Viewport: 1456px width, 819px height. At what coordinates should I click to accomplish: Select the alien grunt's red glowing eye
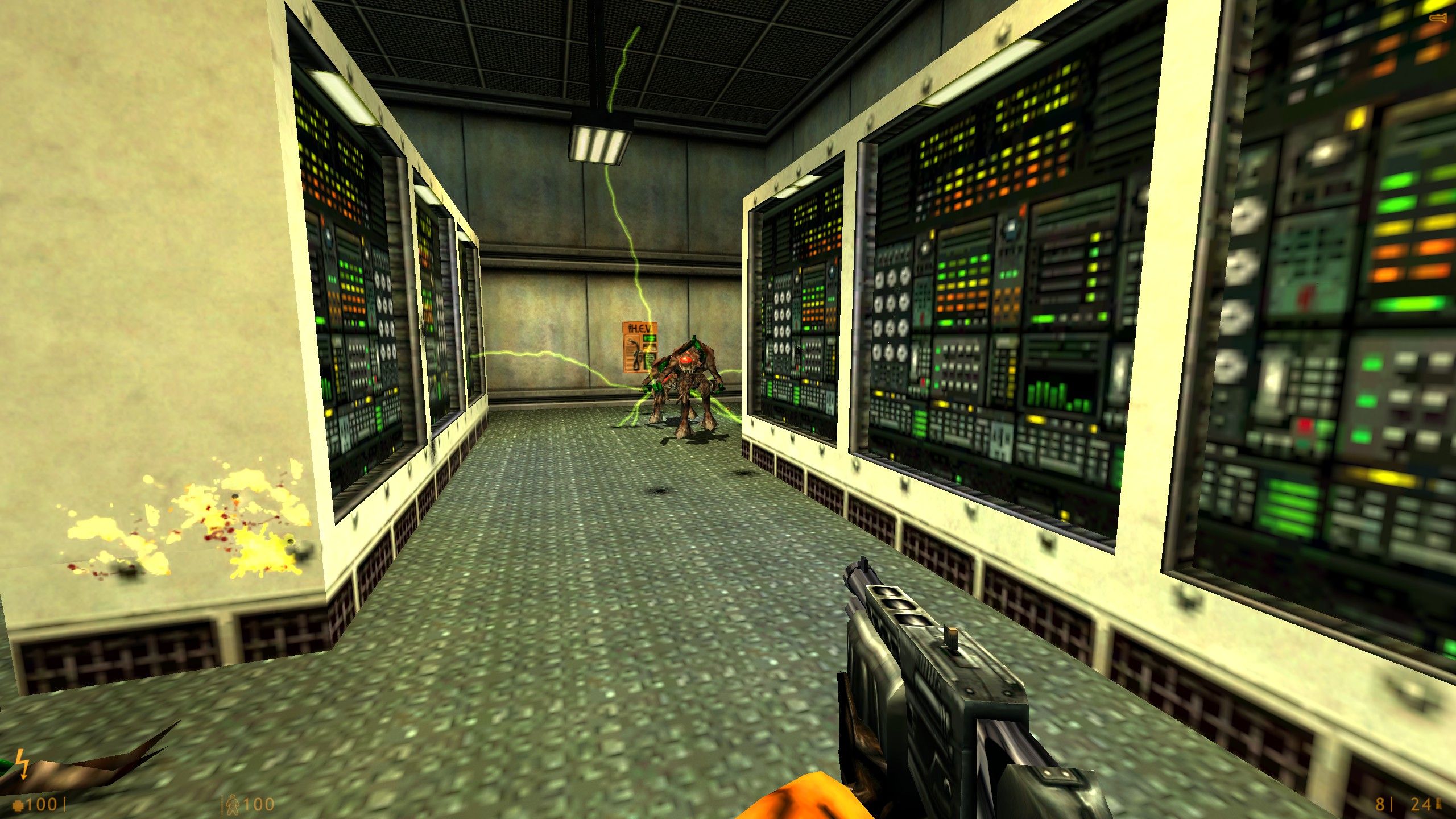686,358
